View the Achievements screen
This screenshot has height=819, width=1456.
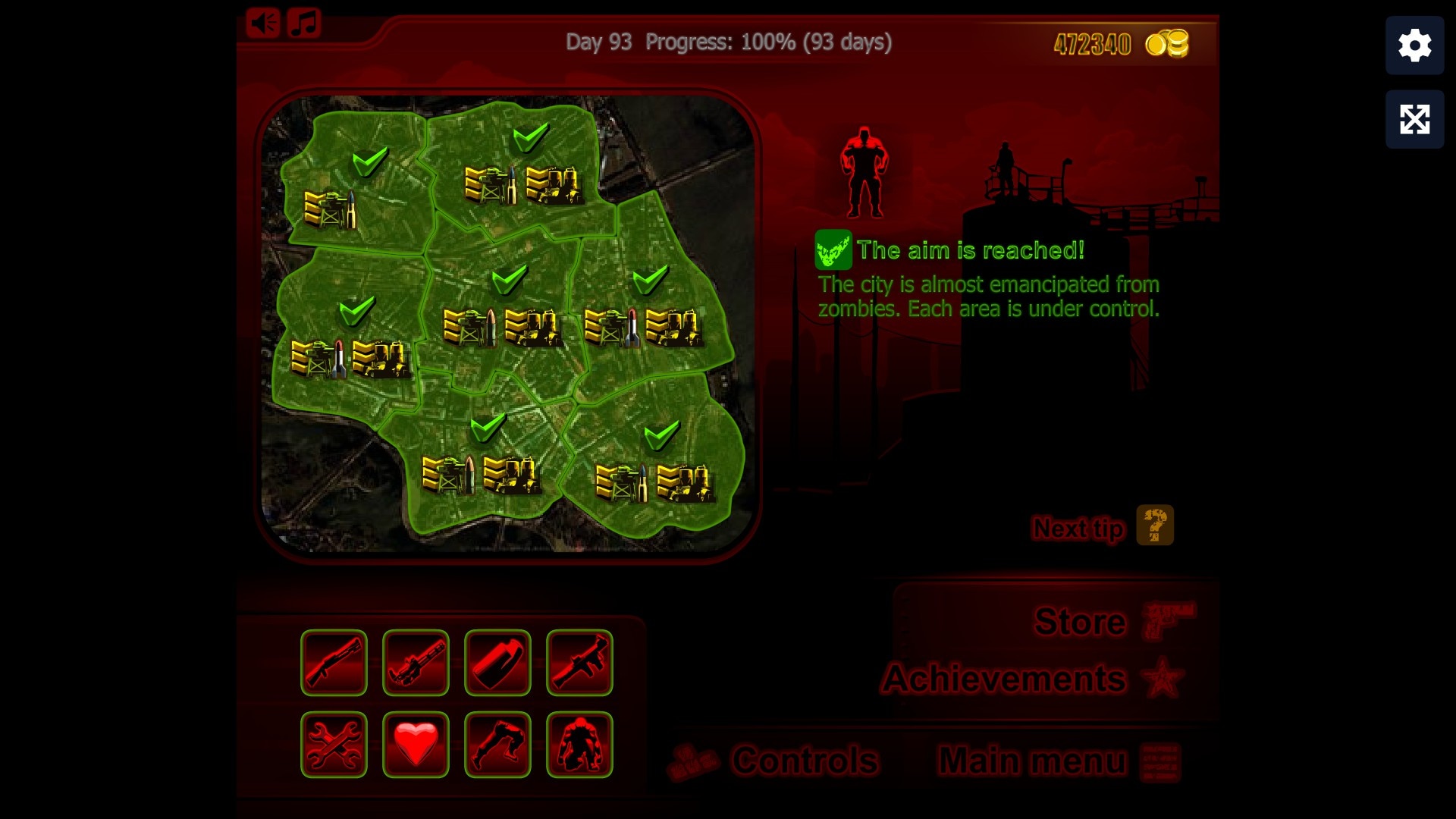pyautogui.click(x=1003, y=679)
